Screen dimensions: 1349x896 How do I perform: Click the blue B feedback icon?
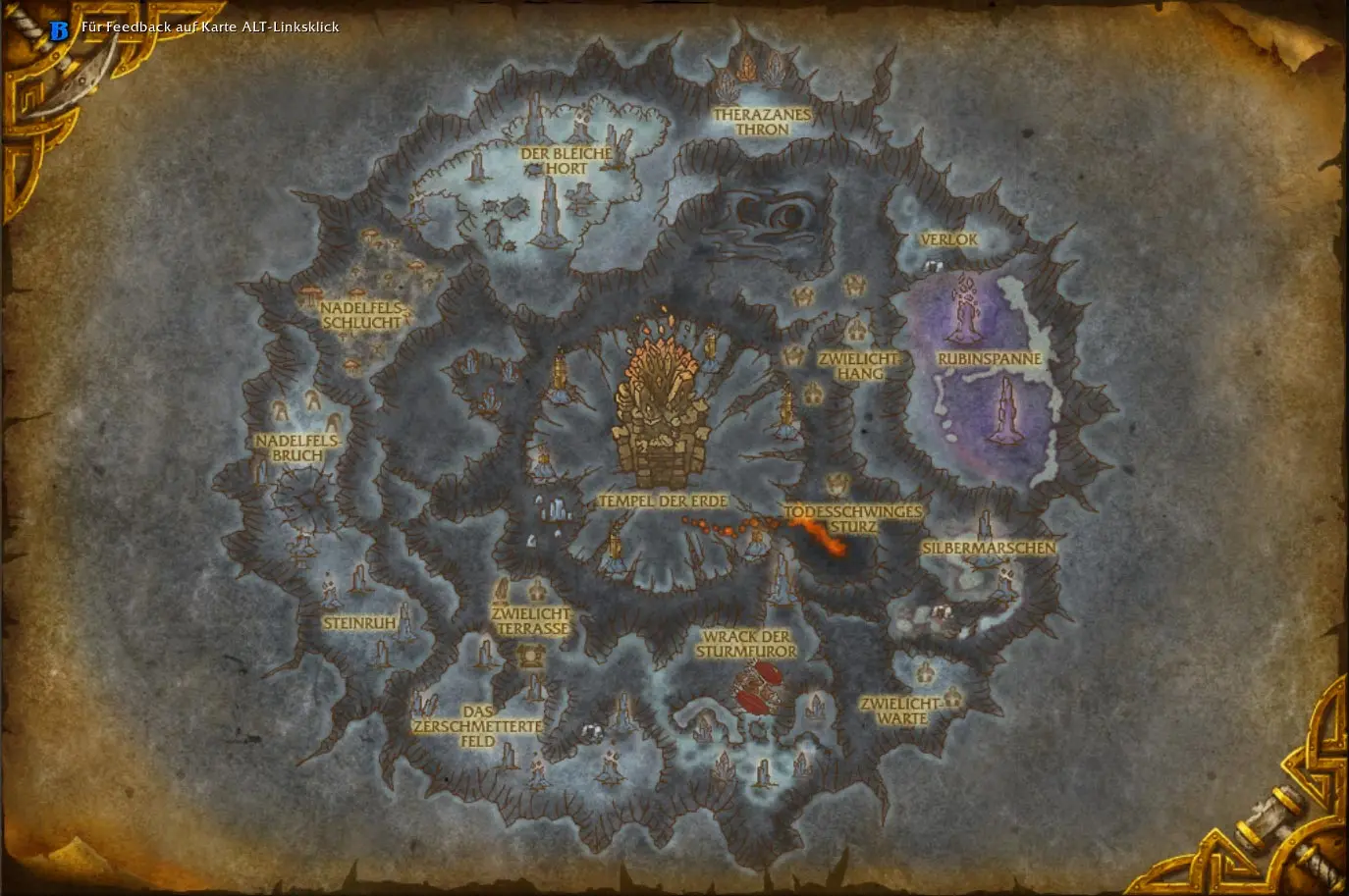tap(59, 30)
